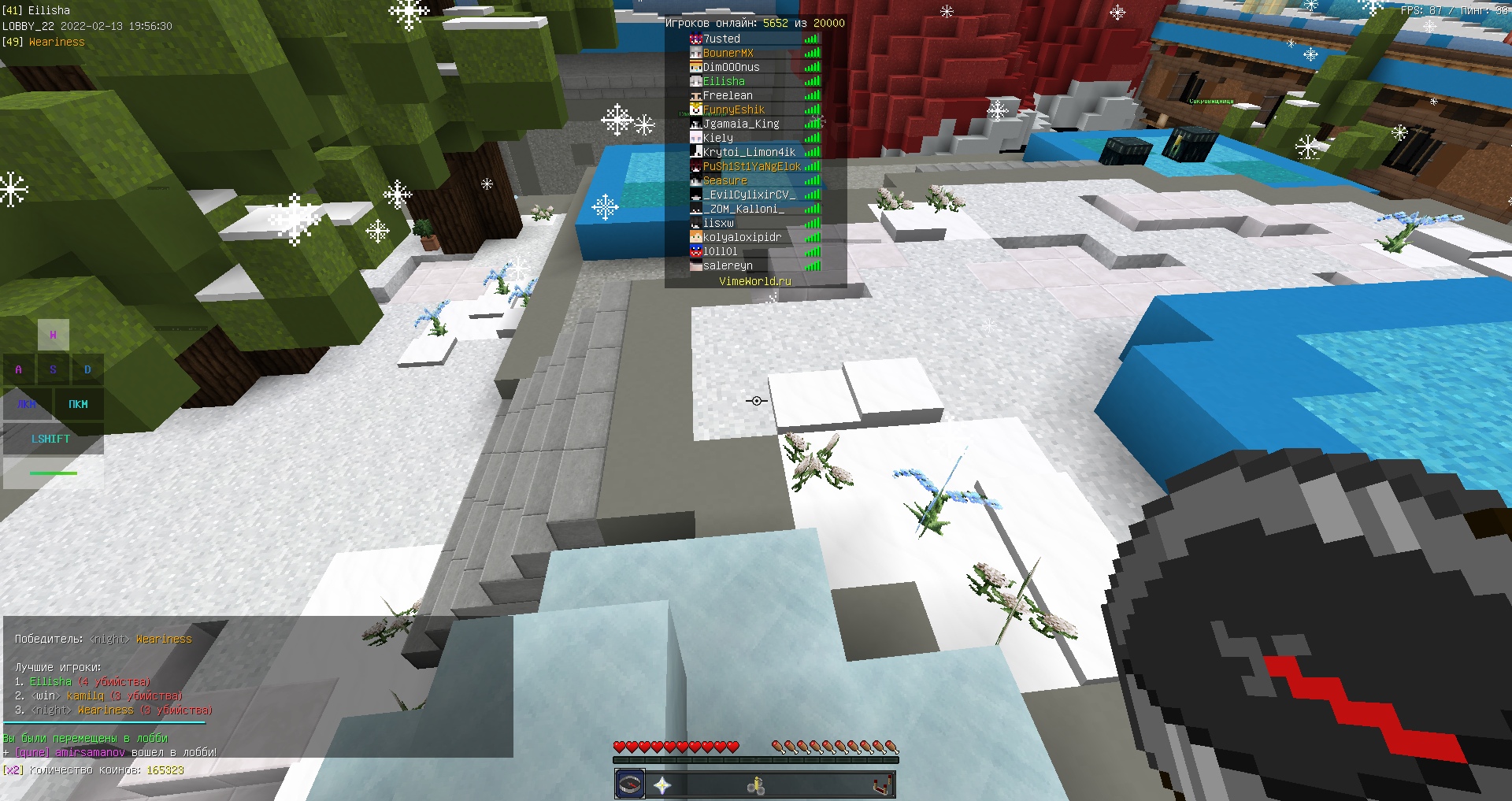The width and height of the screenshot is (1512, 801).
Task: Click FunnyEshik's avatar in the tab list
Action: tap(696, 109)
